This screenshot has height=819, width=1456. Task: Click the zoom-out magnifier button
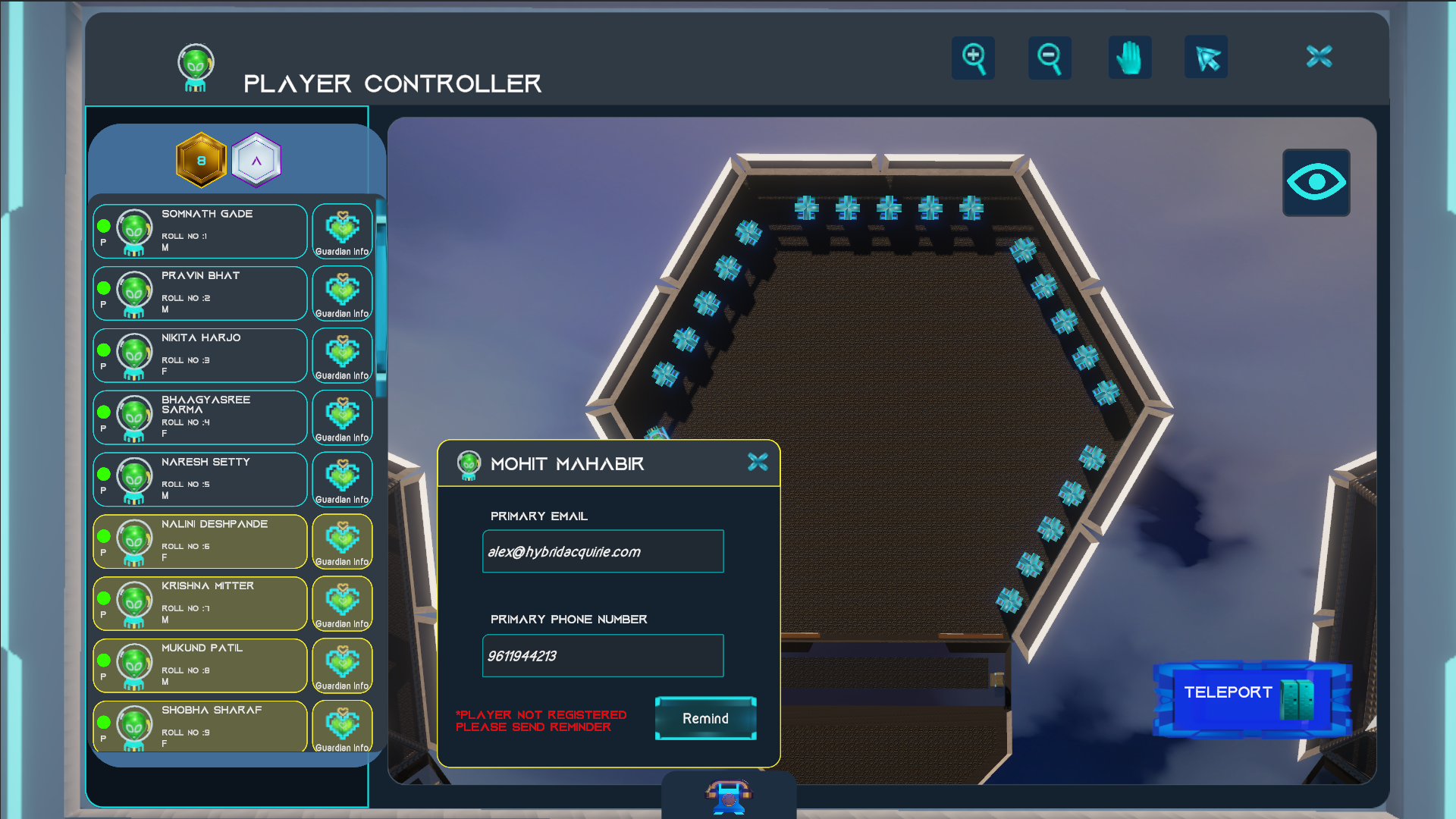tap(1050, 58)
